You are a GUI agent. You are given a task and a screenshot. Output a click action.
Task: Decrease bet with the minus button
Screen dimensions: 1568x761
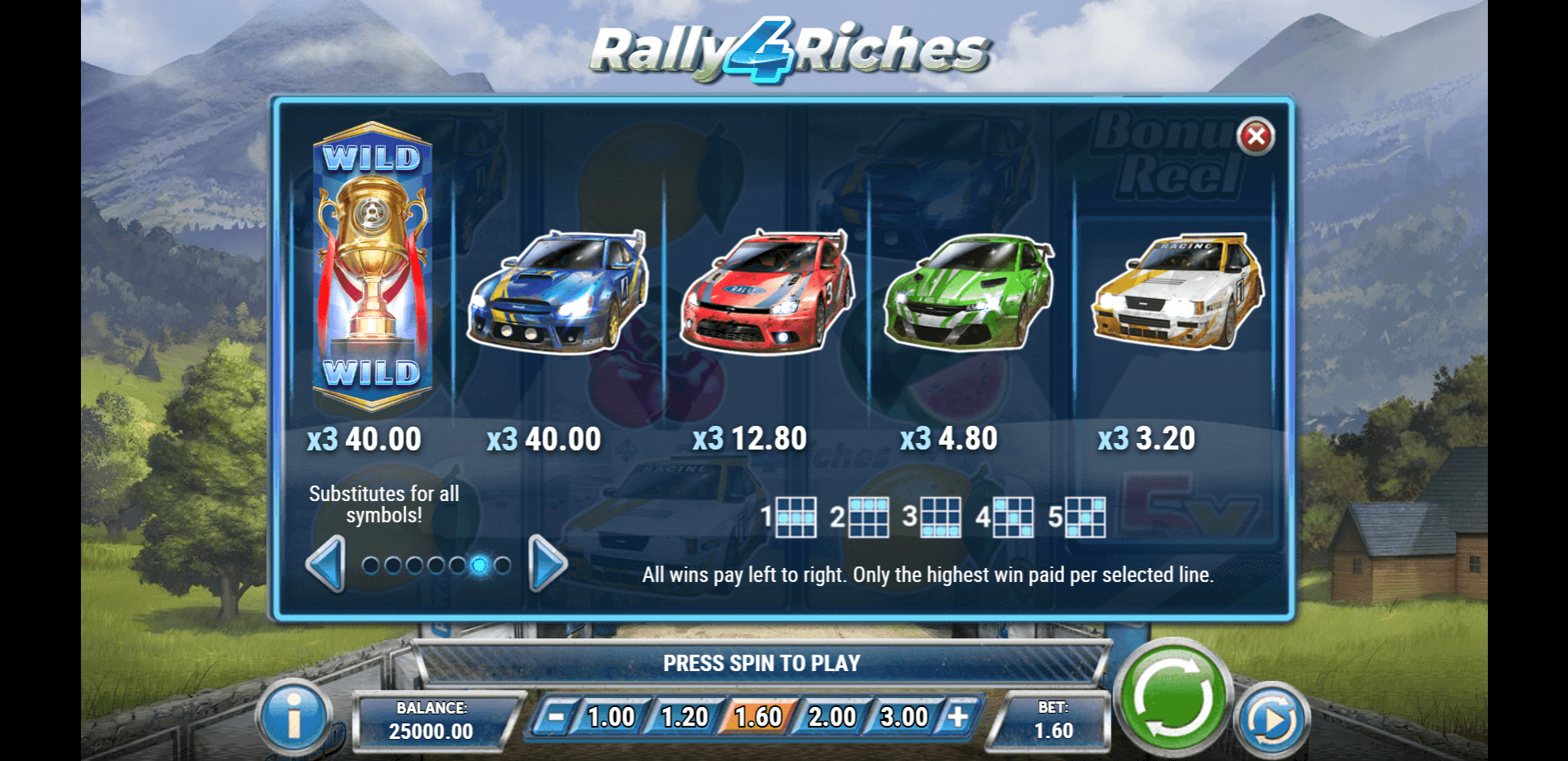click(556, 718)
